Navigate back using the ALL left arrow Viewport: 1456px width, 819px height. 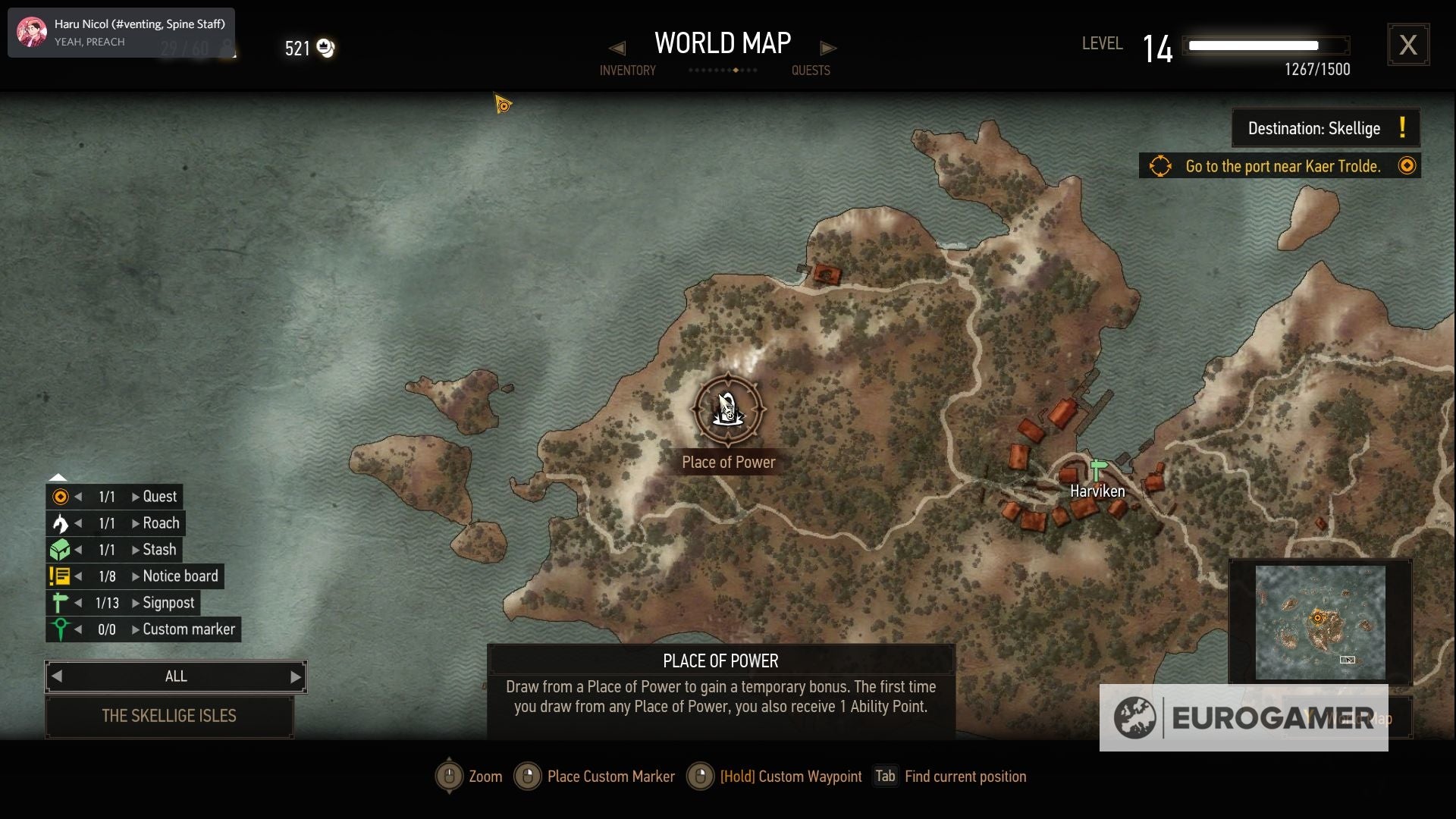pos(58,676)
